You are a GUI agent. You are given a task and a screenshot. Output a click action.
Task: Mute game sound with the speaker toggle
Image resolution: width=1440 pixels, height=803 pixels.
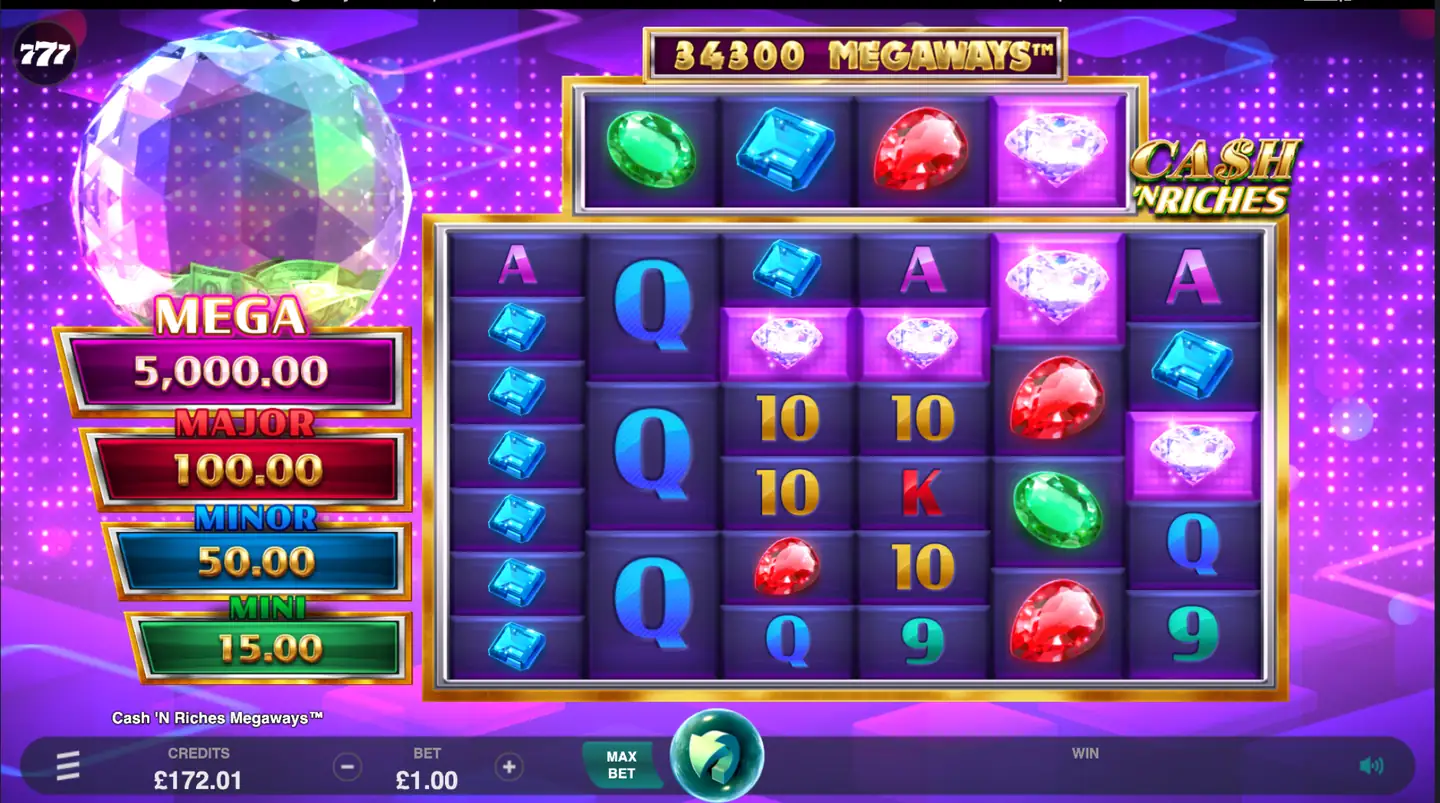(x=1372, y=764)
